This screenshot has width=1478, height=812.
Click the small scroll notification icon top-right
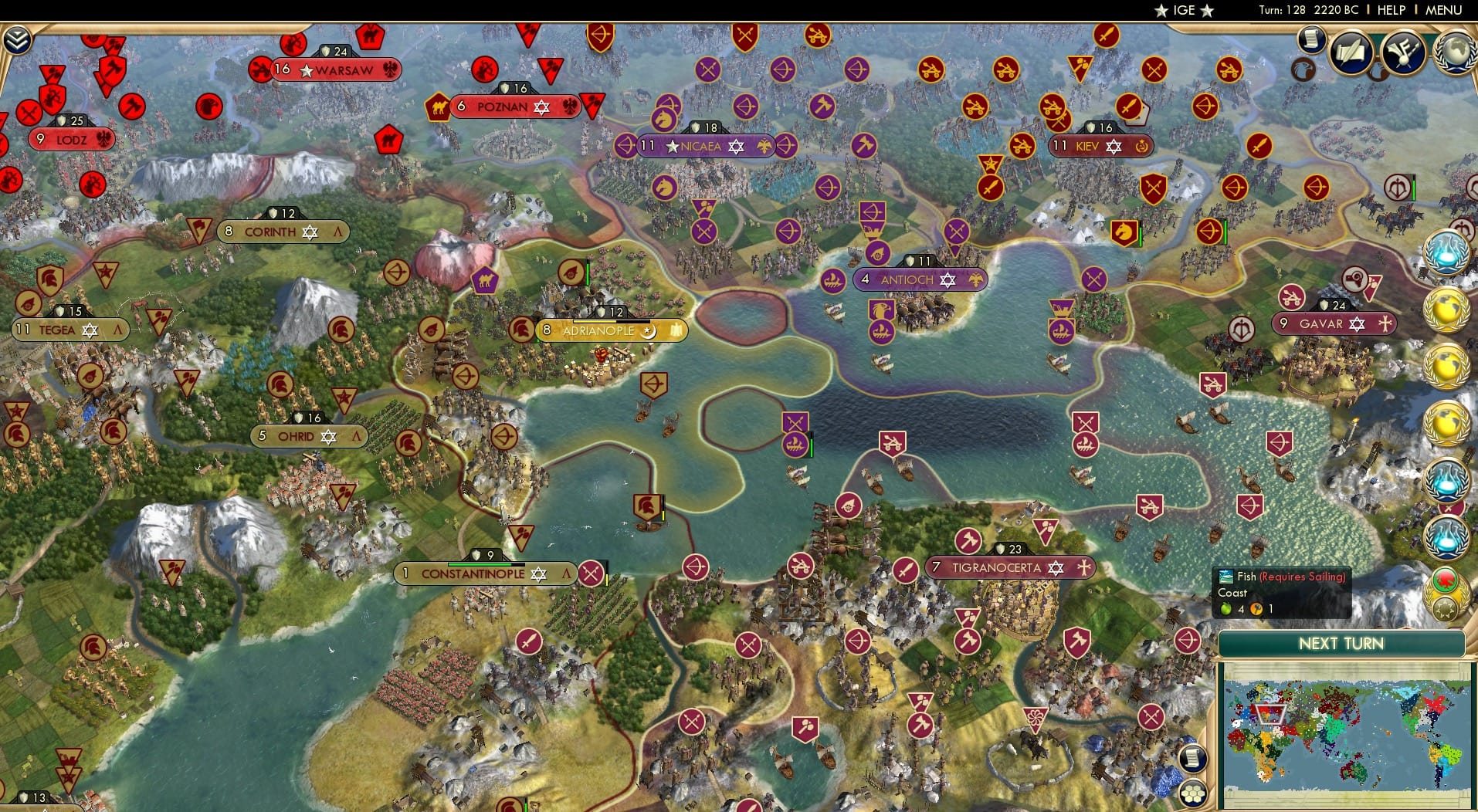pyautogui.click(x=1312, y=42)
